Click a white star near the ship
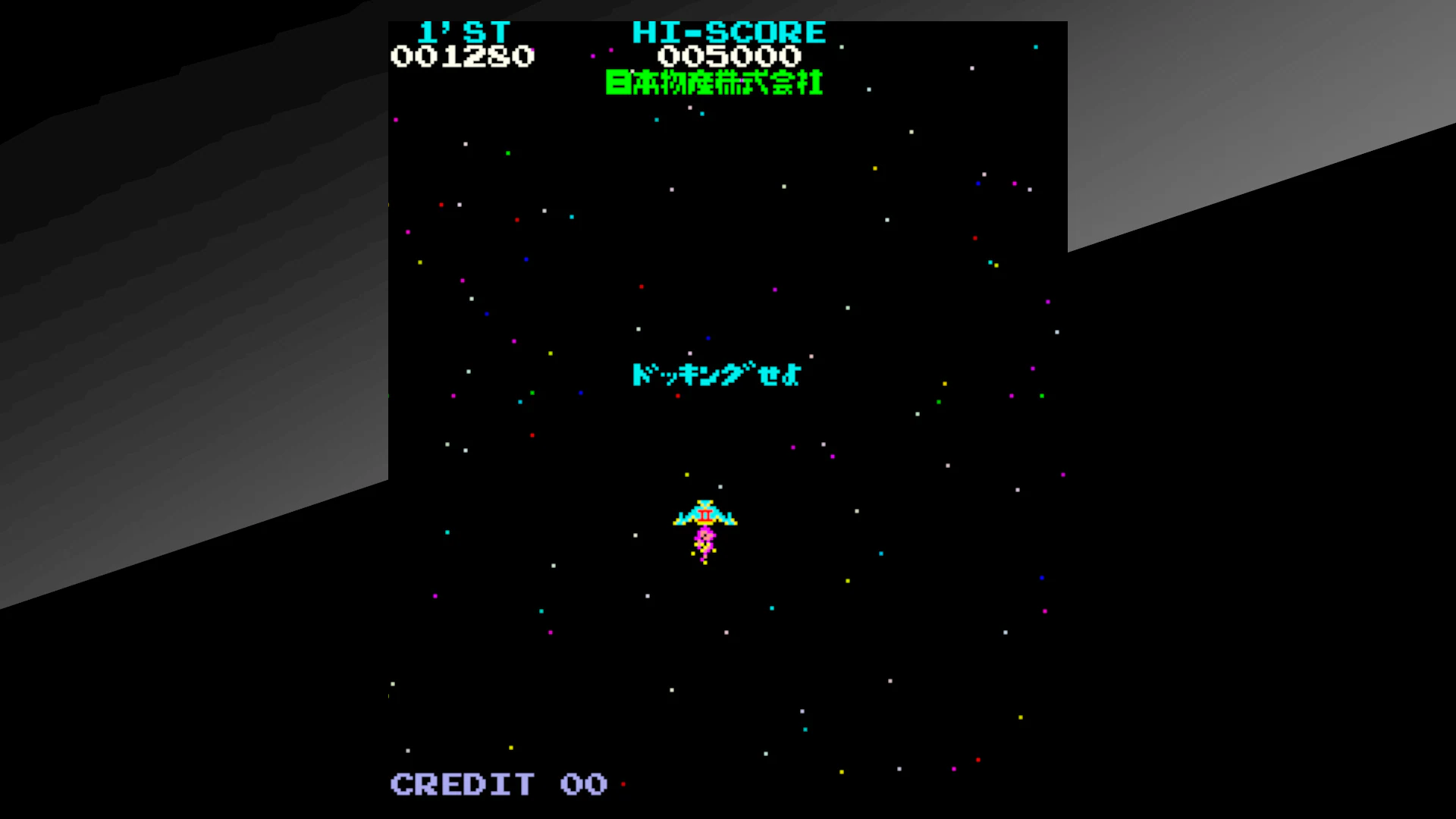This screenshot has width=1456, height=819. [x=719, y=486]
